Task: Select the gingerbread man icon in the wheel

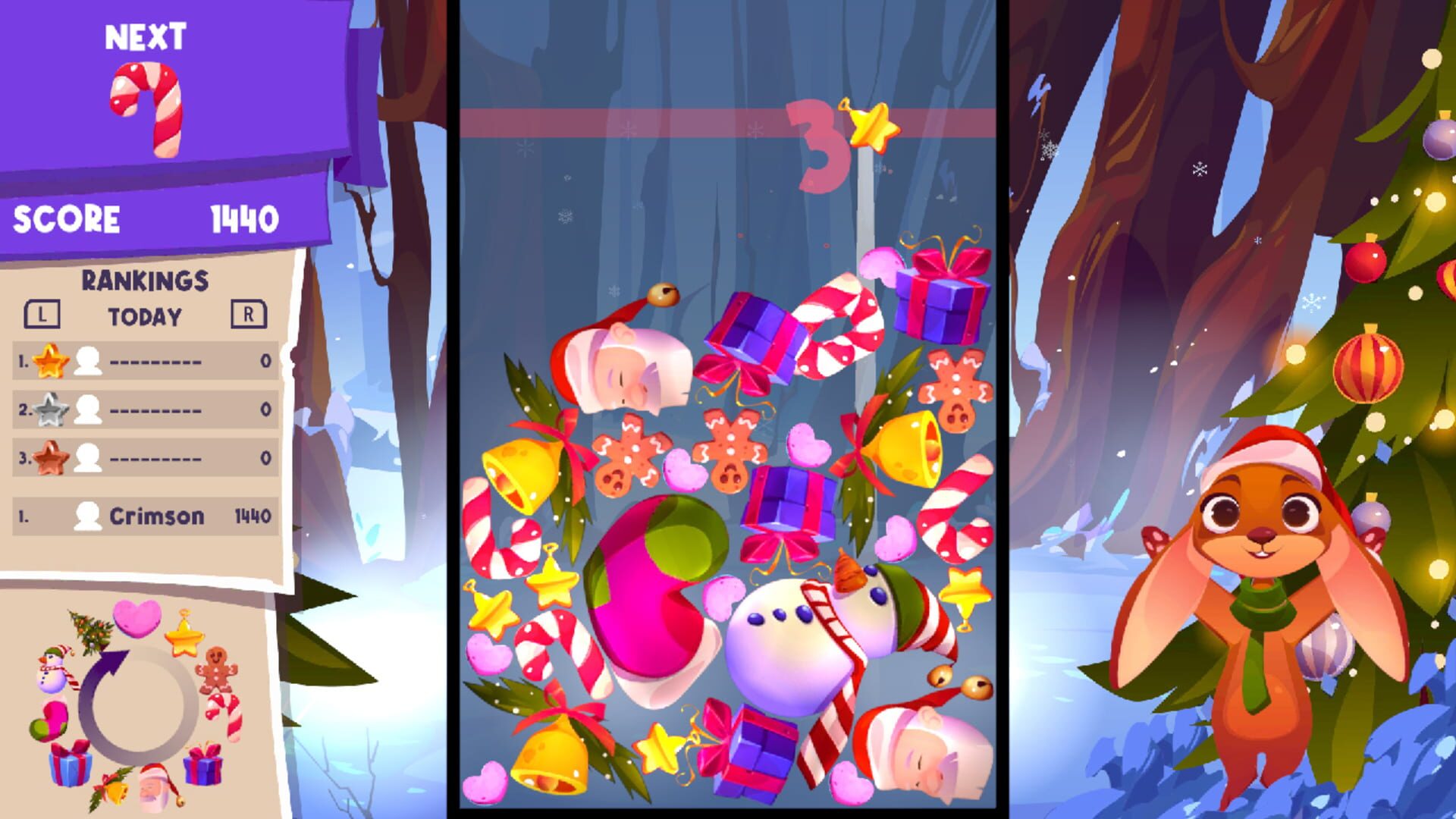Action: 217,670
